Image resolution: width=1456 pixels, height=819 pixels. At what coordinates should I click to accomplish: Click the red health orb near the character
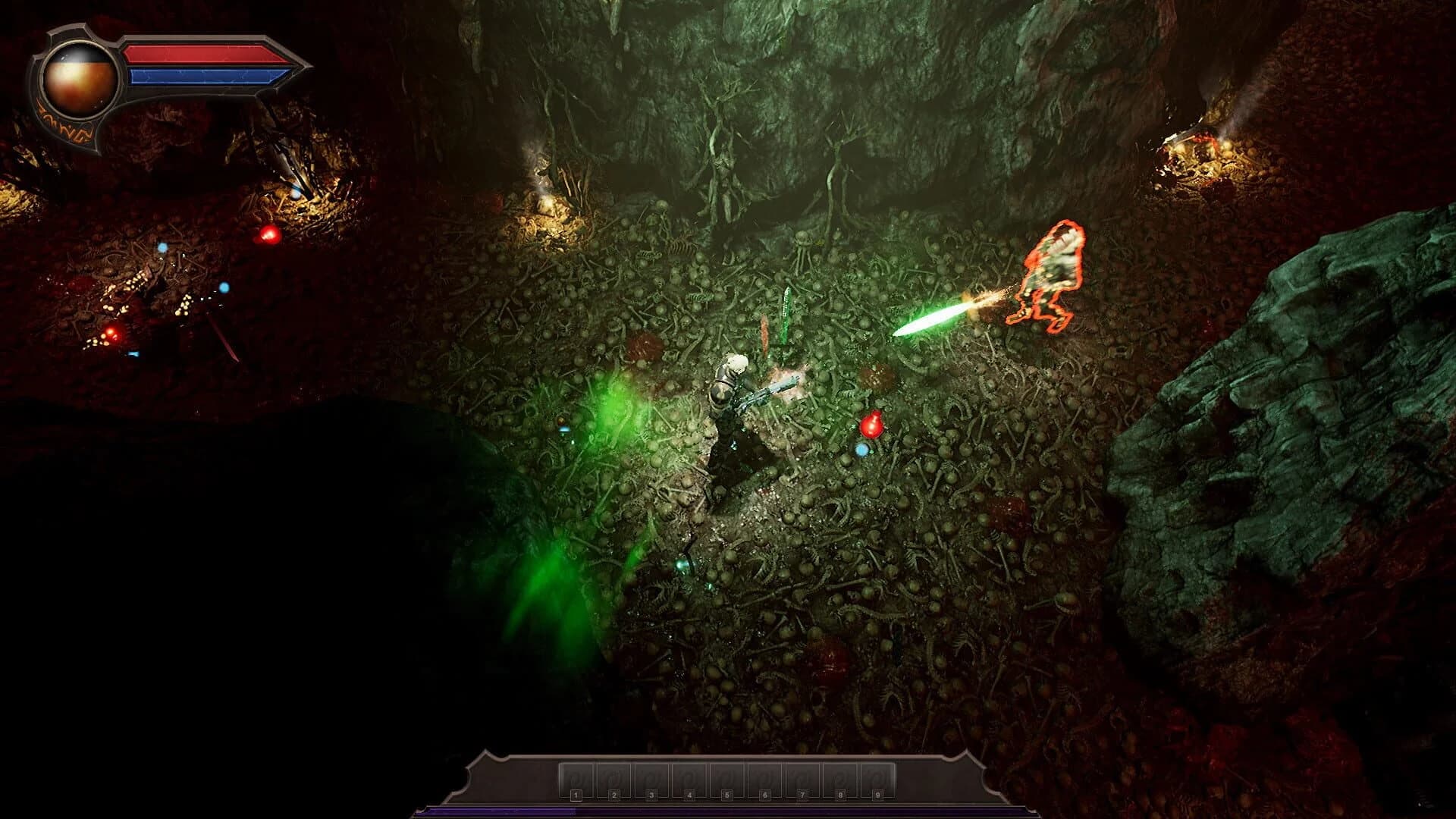point(874,422)
